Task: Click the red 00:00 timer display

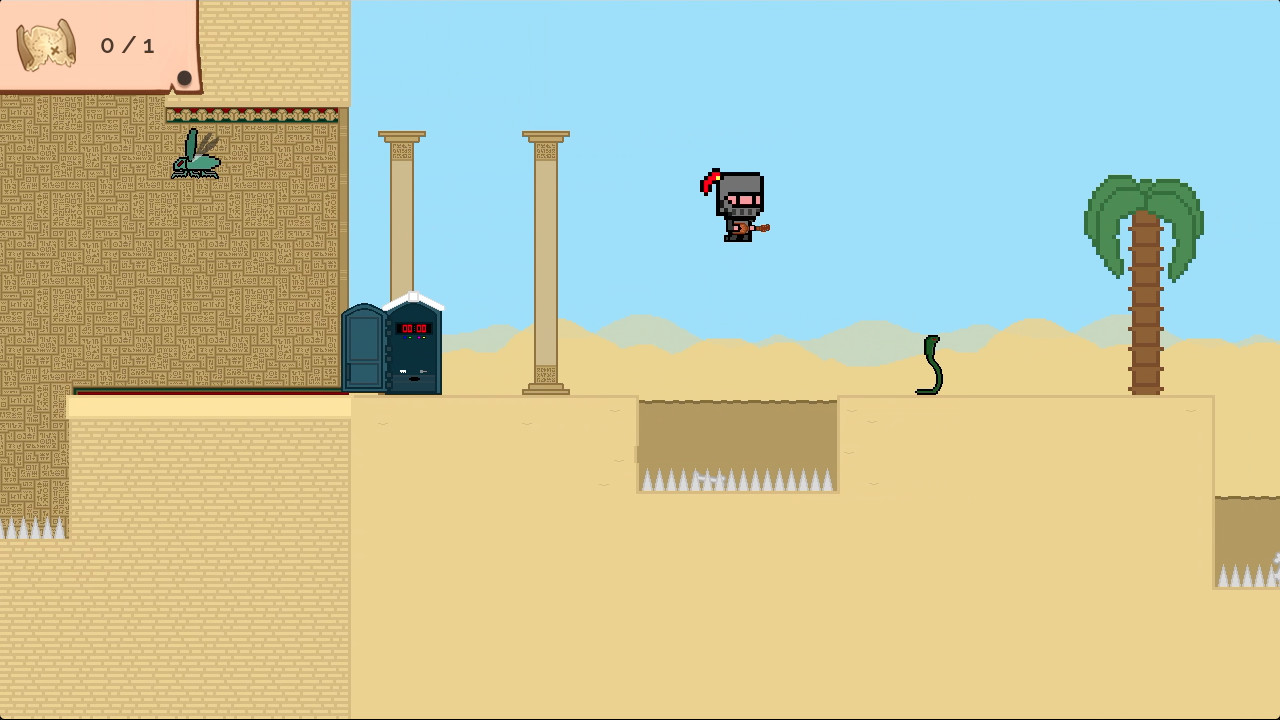Action: [x=414, y=328]
